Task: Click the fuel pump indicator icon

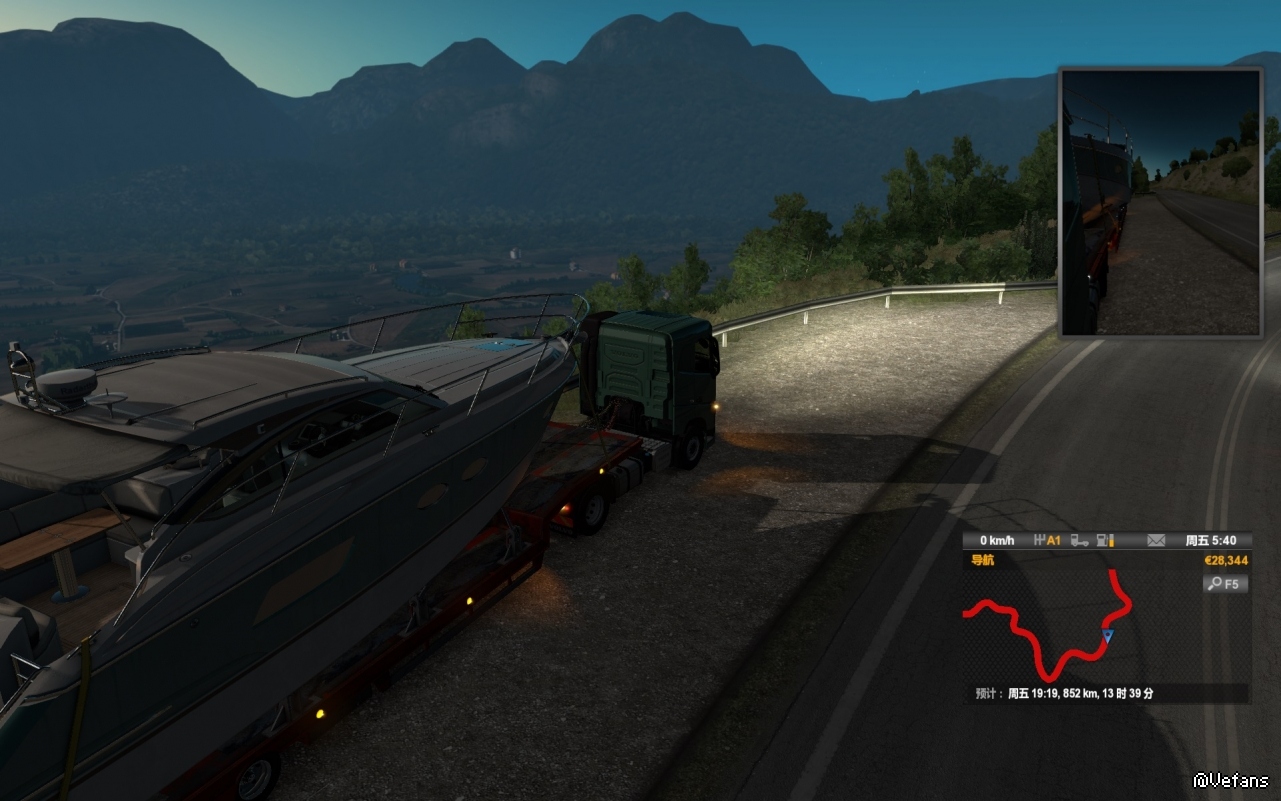Action: tap(1105, 540)
